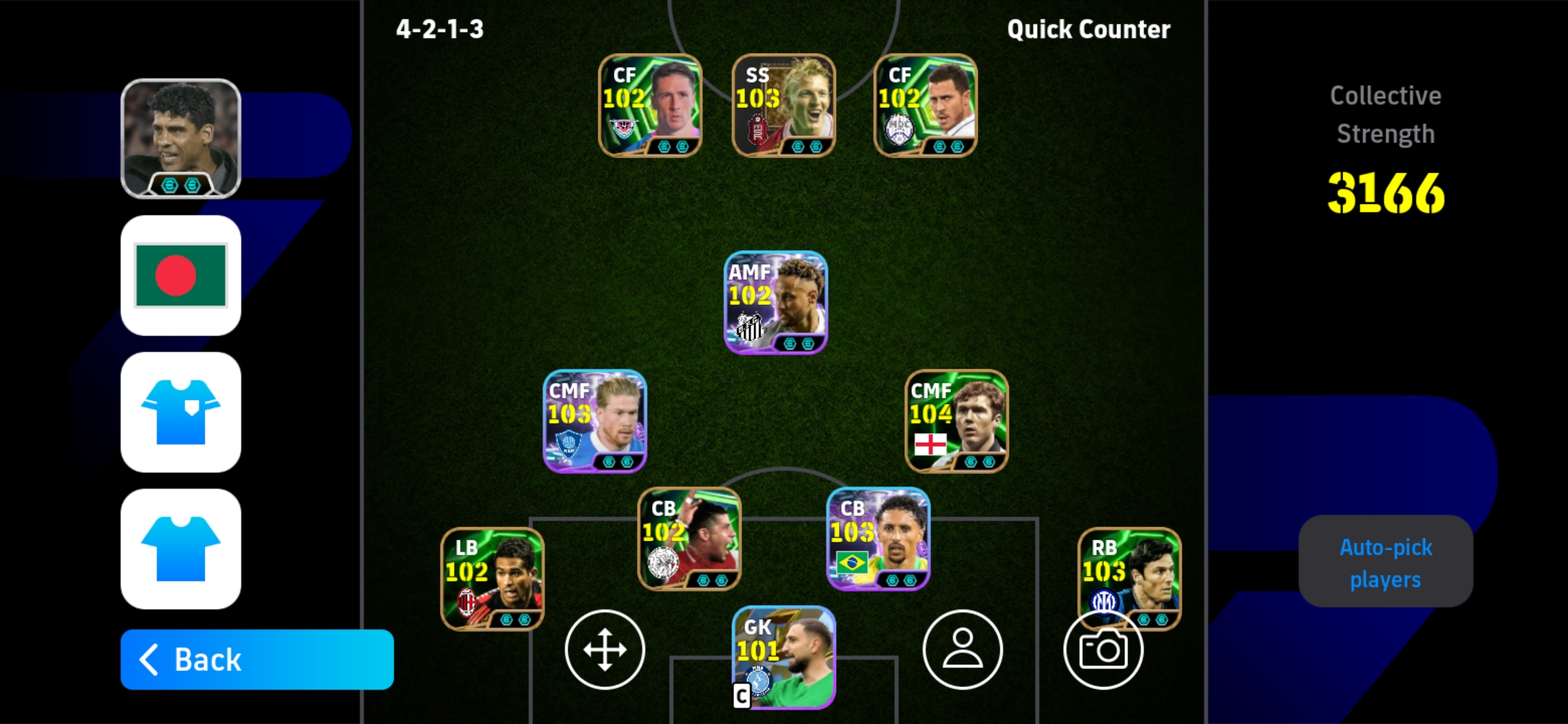Open the person silhouette profile button
The height and width of the screenshot is (724, 1568).
(x=962, y=650)
